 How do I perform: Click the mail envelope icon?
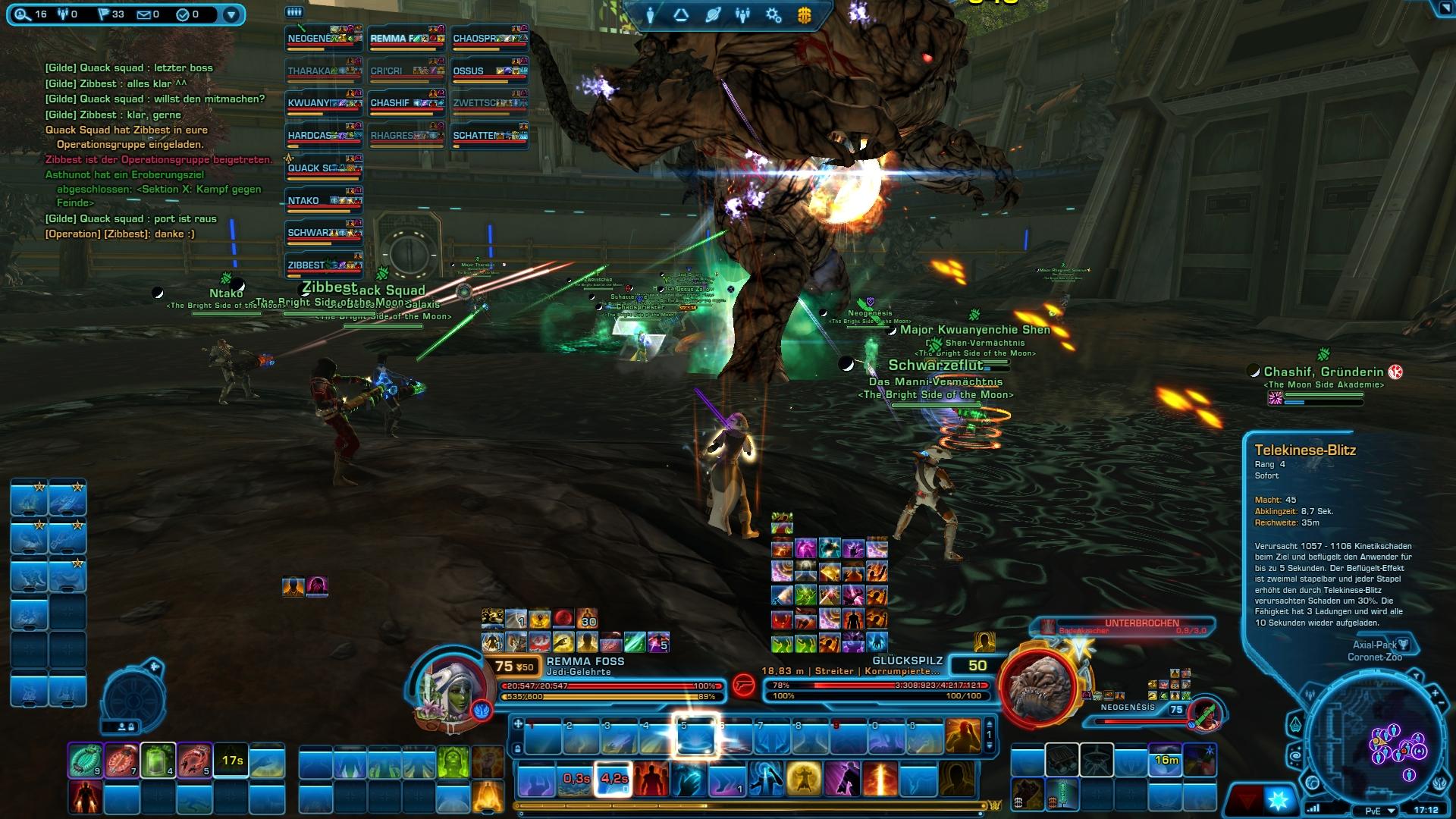point(144,13)
